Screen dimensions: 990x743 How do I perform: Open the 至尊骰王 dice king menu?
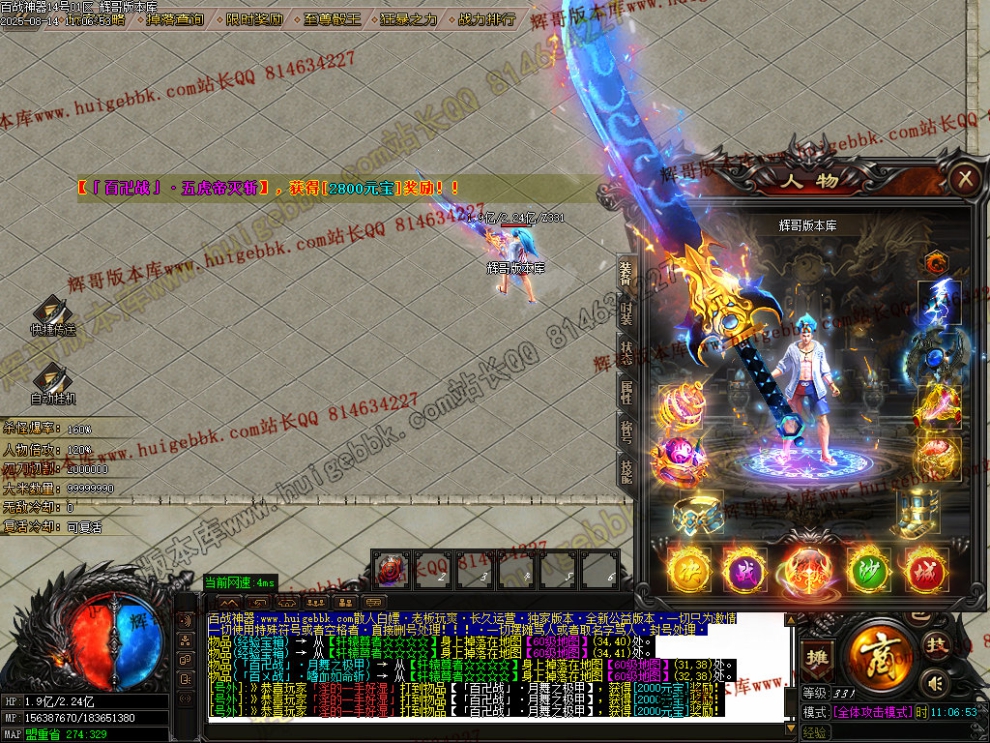(333, 19)
